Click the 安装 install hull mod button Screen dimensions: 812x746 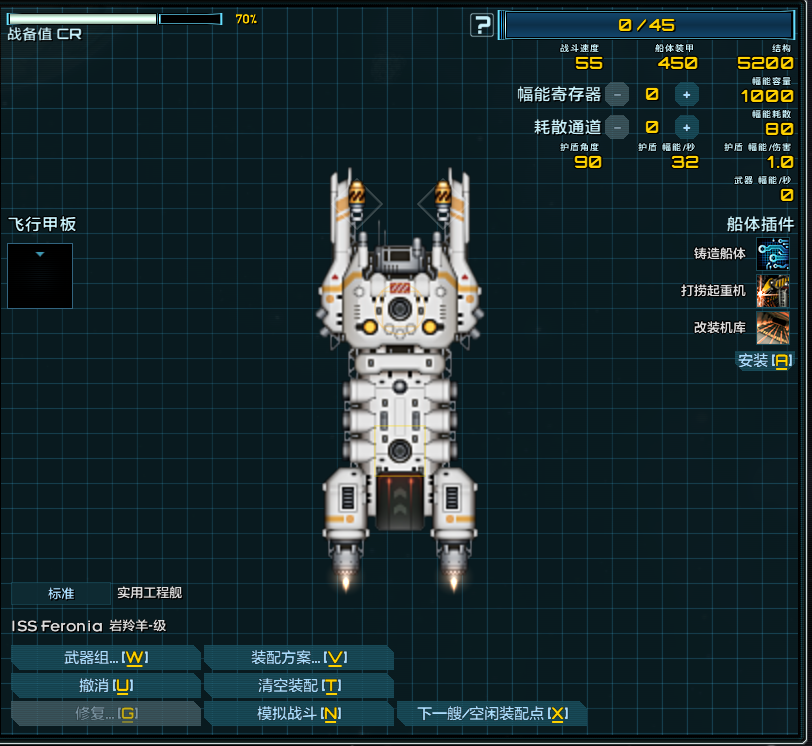[764, 360]
